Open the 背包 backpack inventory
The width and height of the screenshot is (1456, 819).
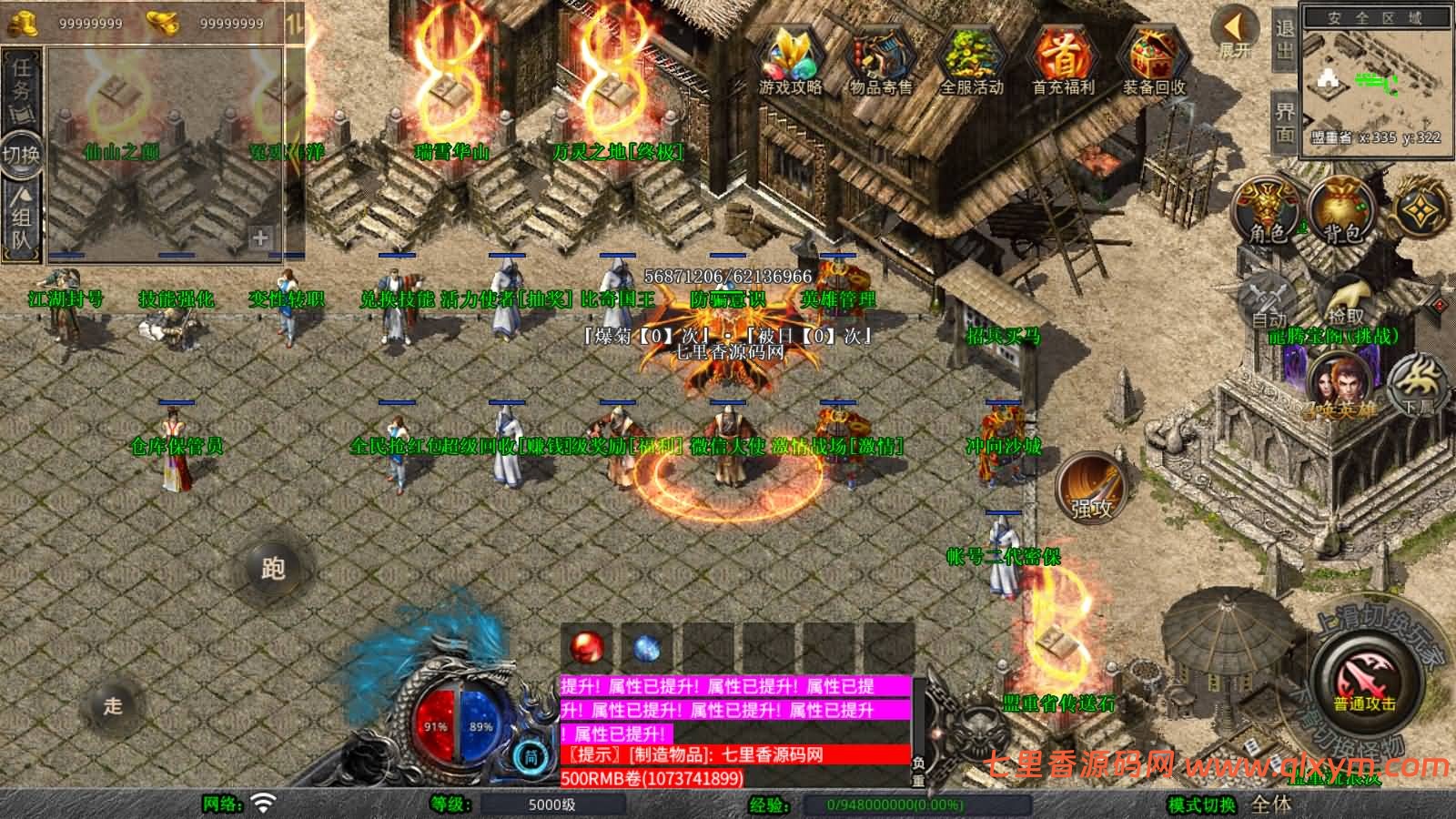[x=1341, y=211]
